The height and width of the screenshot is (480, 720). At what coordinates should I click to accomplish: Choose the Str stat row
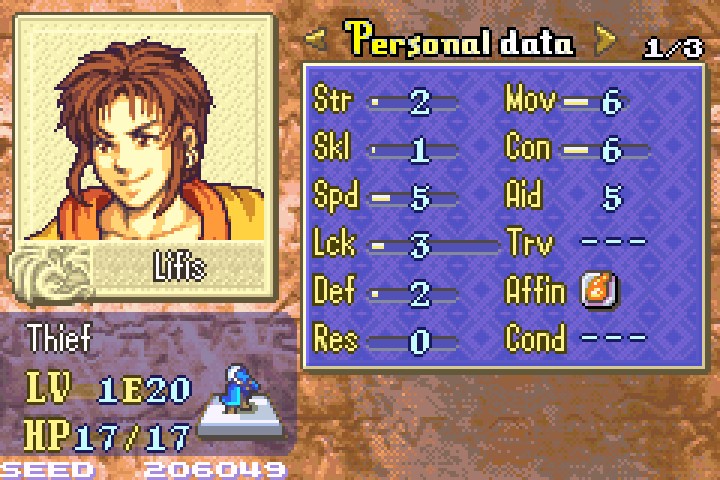[x=385, y=101]
